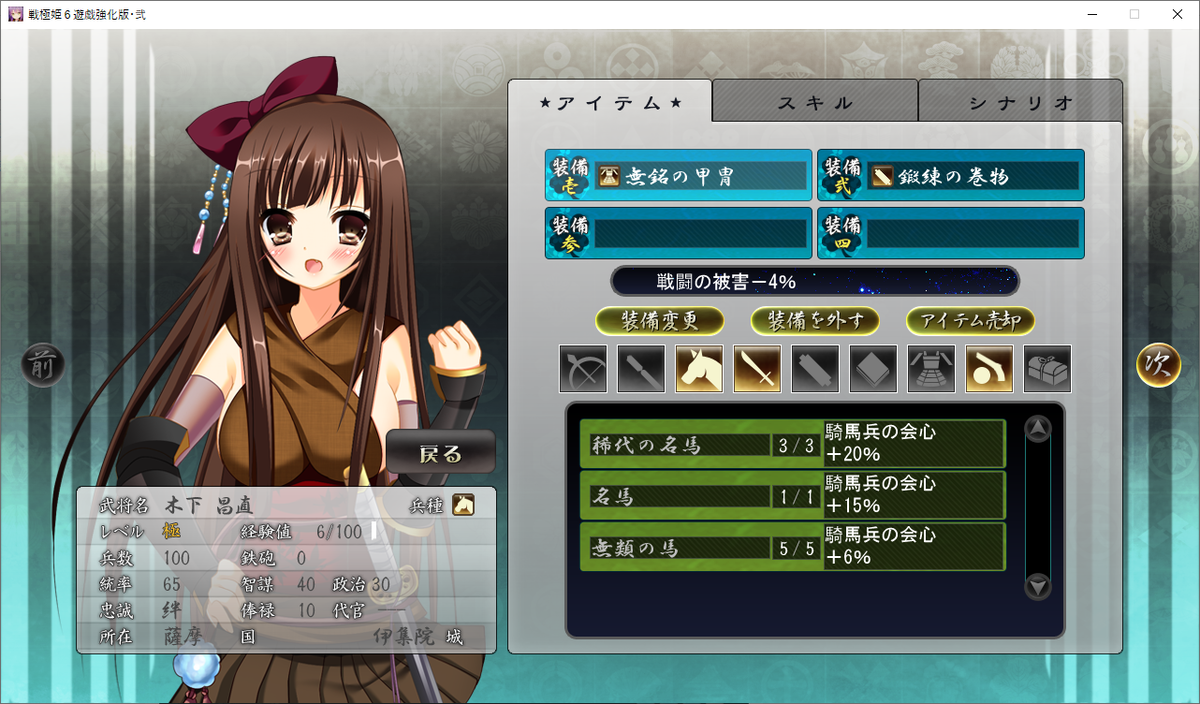The height and width of the screenshot is (704, 1200).
Task: Filter items by the bow icon
Action: pyautogui.click(x=583, y=369)
